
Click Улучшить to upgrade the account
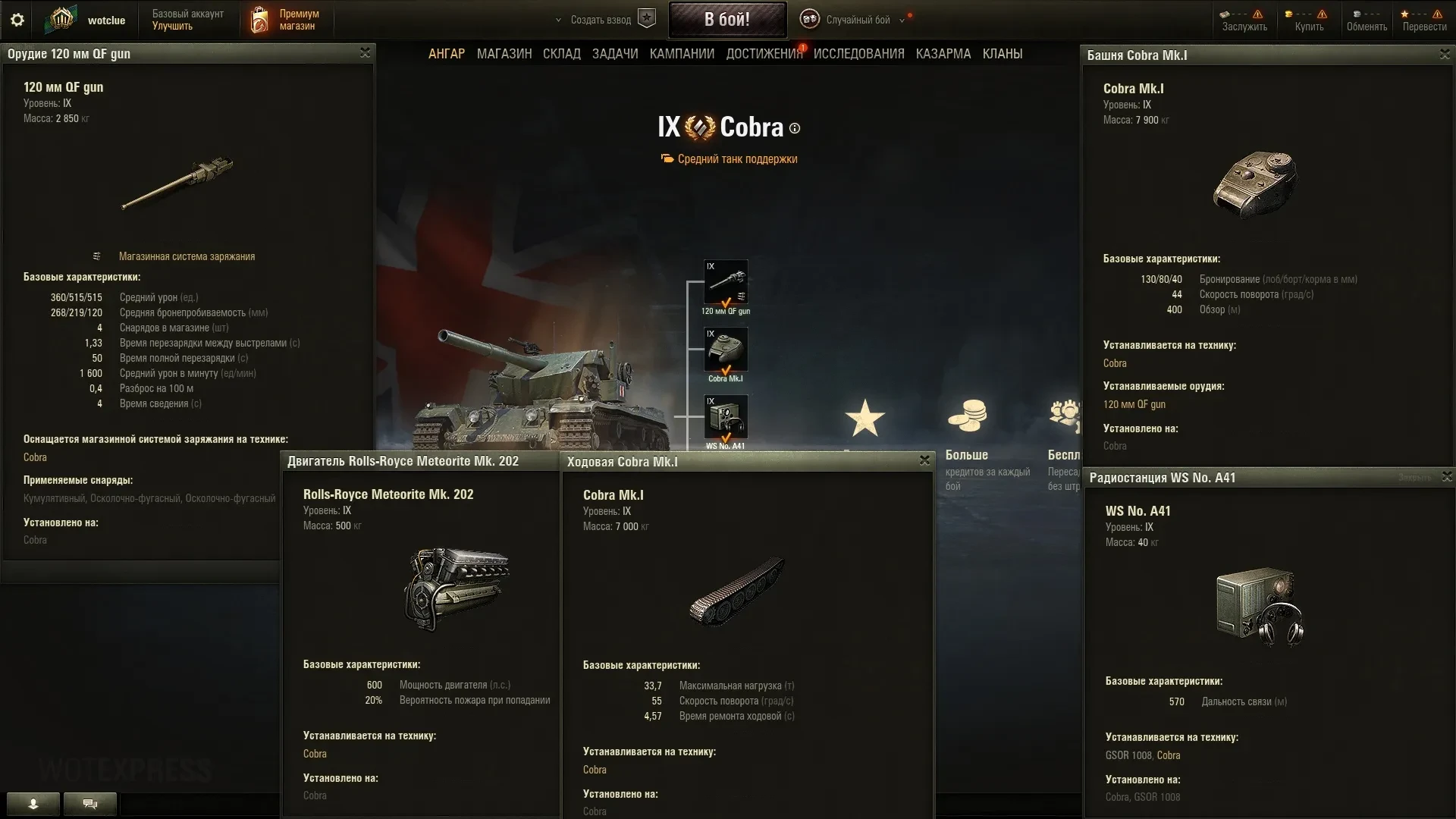[x=172, y=27]
